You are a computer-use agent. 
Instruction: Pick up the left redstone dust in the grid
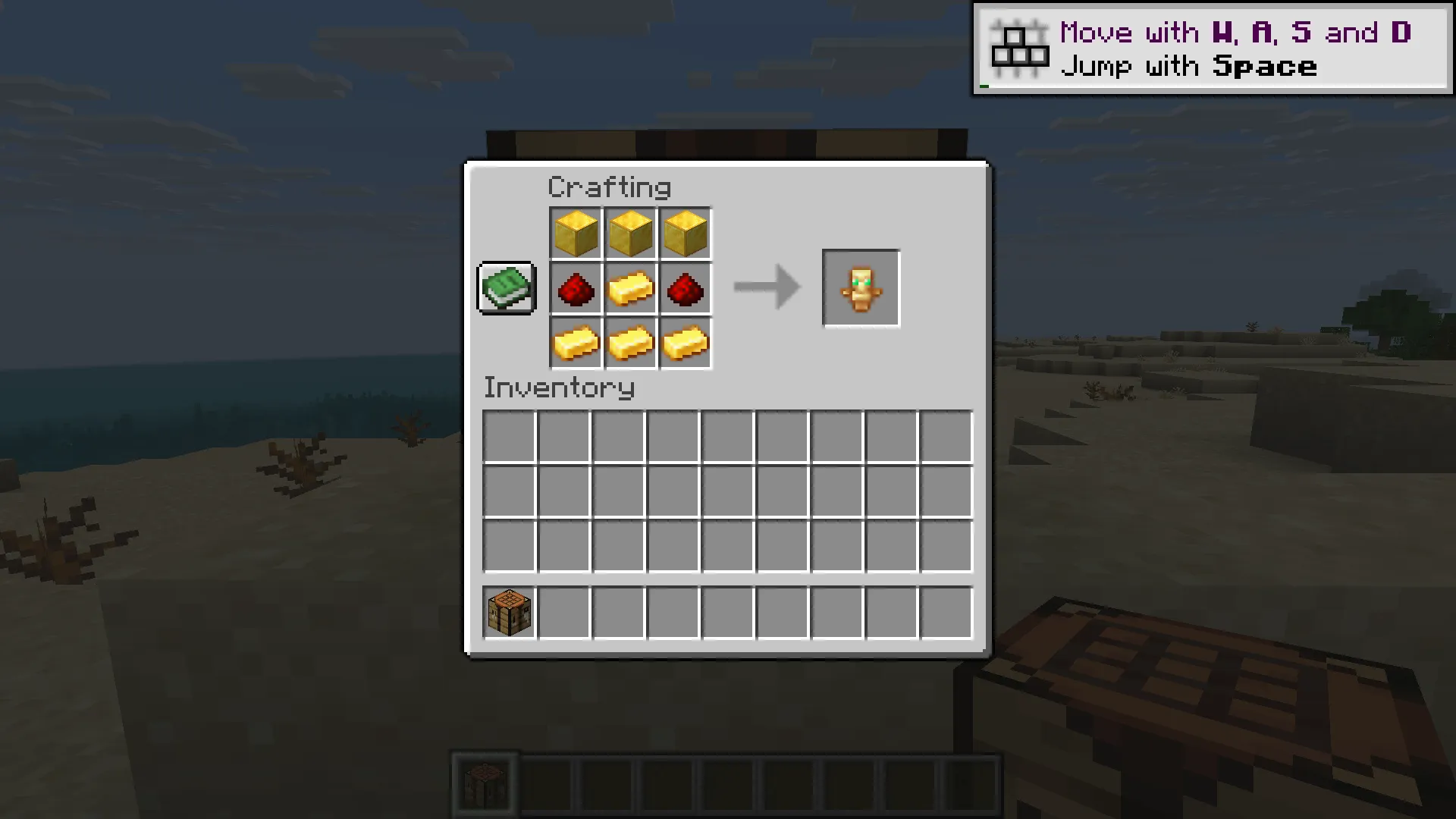point(575,288)
